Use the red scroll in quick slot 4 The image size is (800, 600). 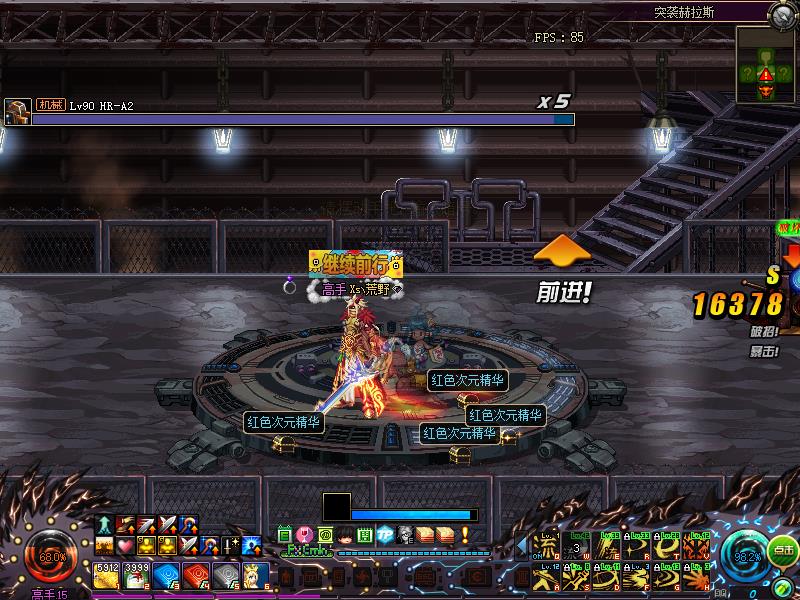(x=197, y=574)
